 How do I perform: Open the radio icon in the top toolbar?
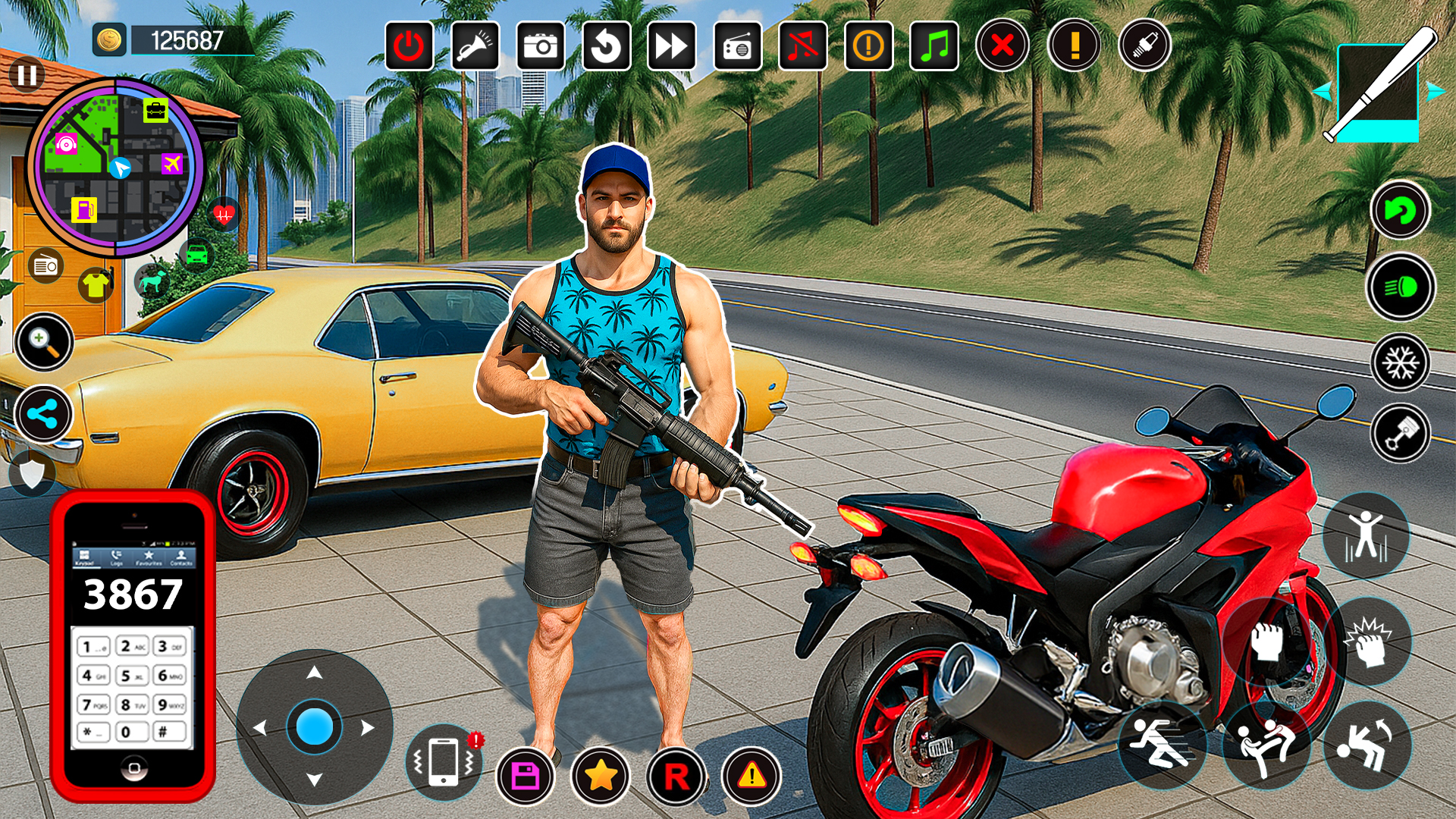coord(736,44)
